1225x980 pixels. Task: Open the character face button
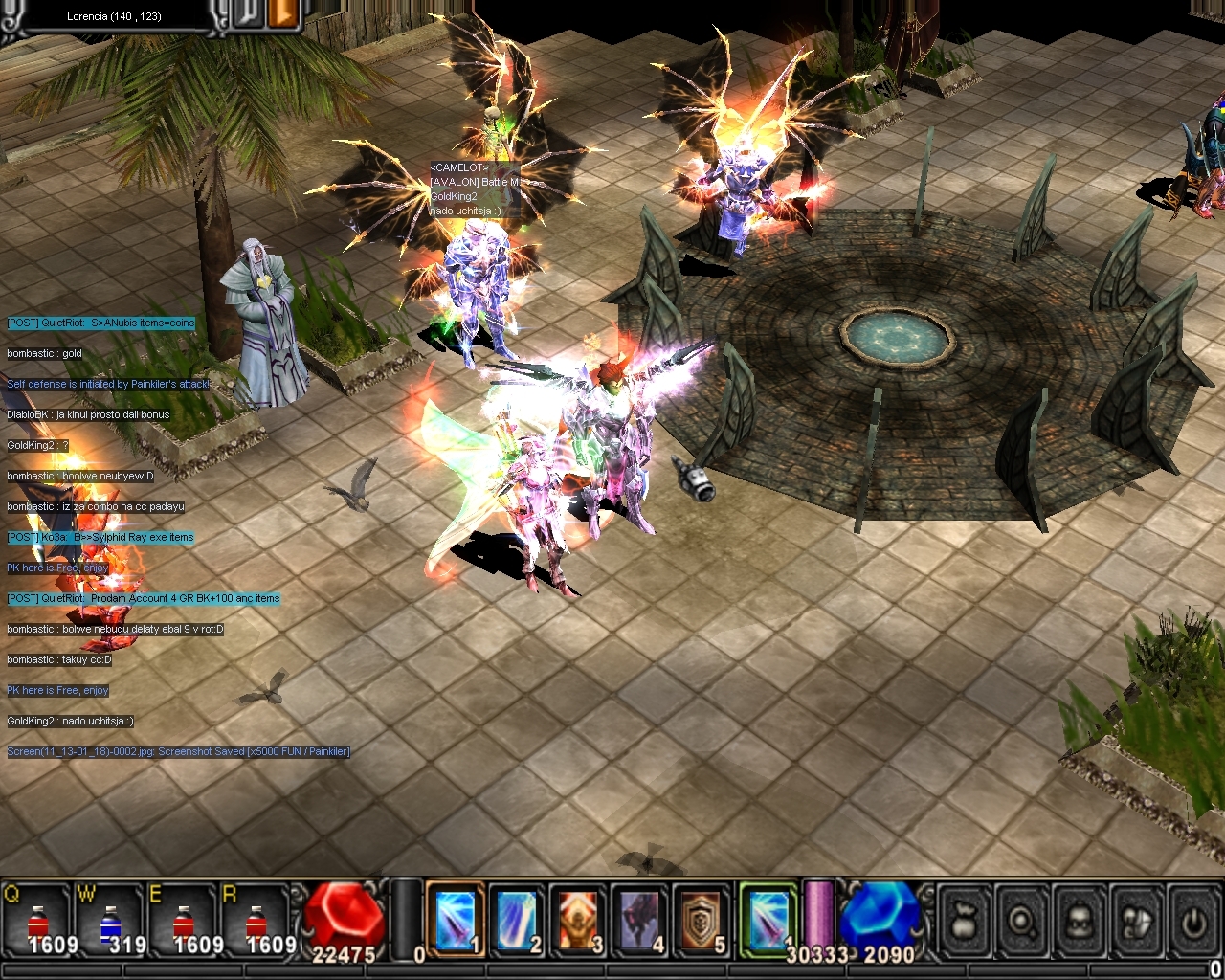coord(1080,923)
